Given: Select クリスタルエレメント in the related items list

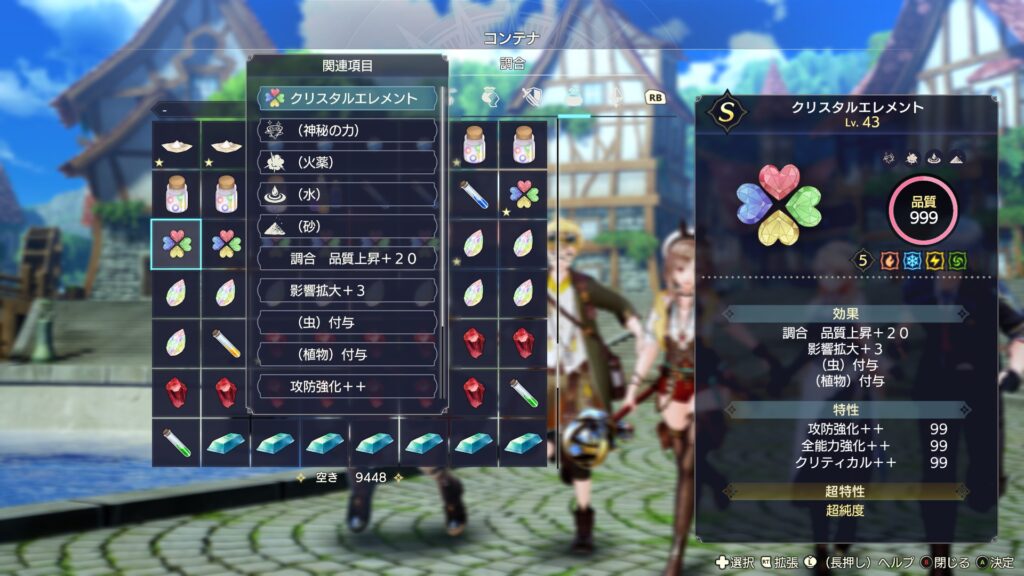Looking at the screenshot, I should pos(347,98).
